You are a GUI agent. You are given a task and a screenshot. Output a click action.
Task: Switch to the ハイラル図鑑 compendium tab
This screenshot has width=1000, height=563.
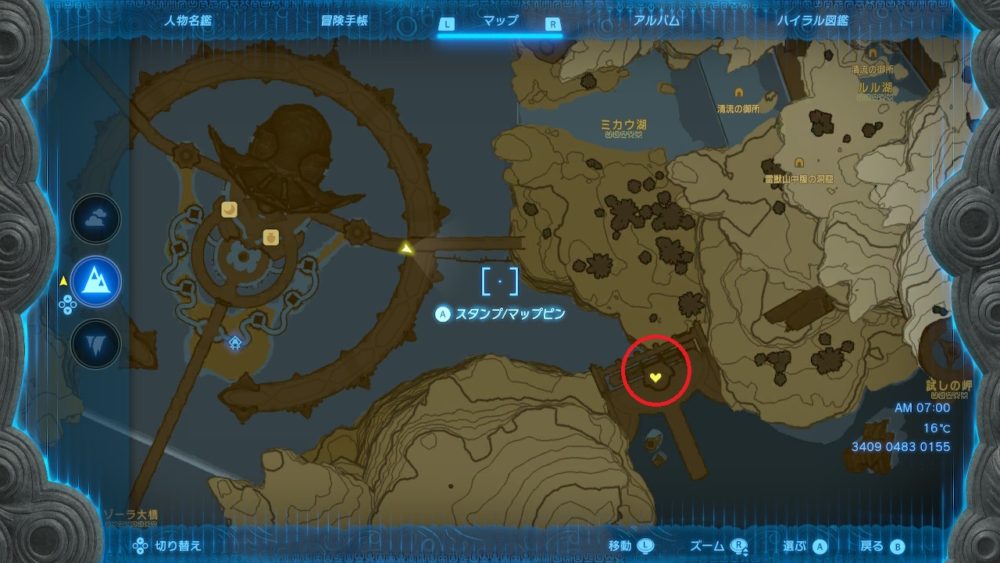pos(812,20)
